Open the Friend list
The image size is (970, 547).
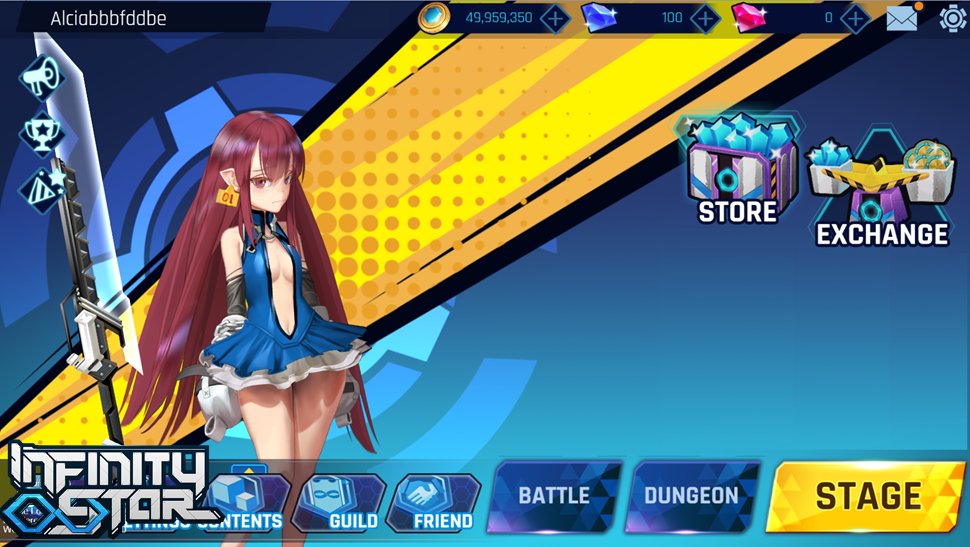click(434, 502)
